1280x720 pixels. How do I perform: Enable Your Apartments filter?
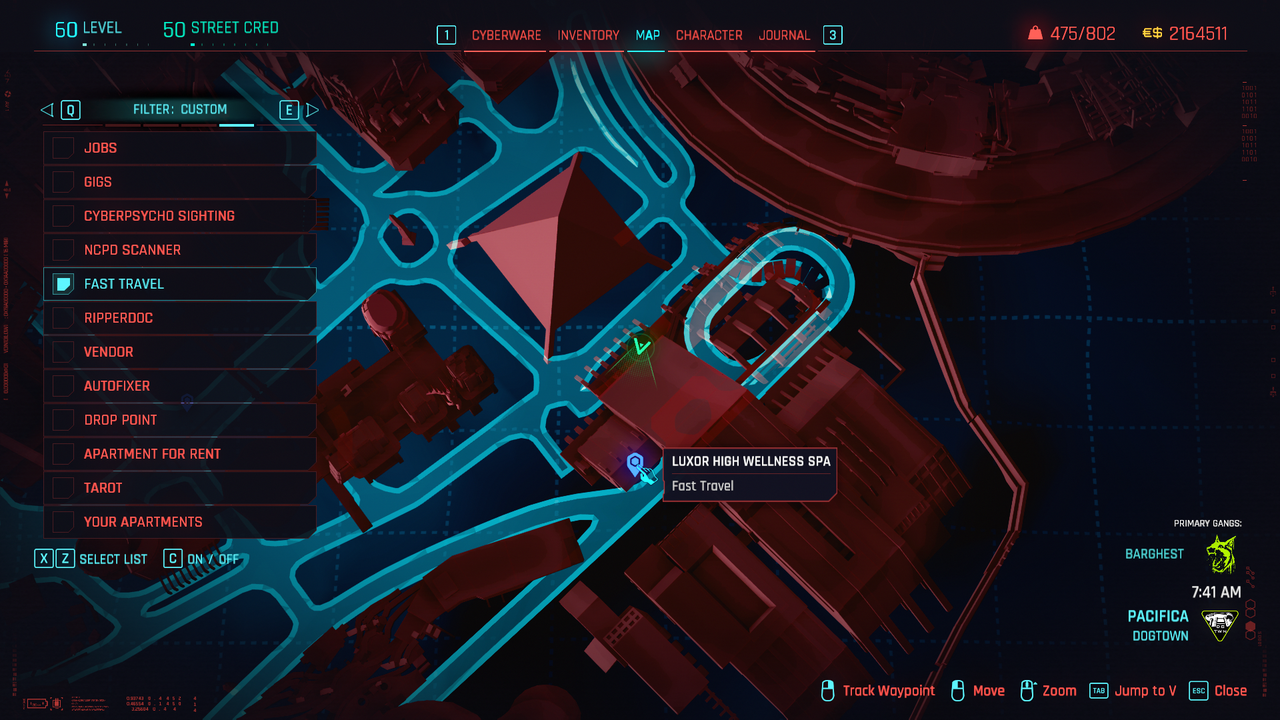click(x=64, y=522)
